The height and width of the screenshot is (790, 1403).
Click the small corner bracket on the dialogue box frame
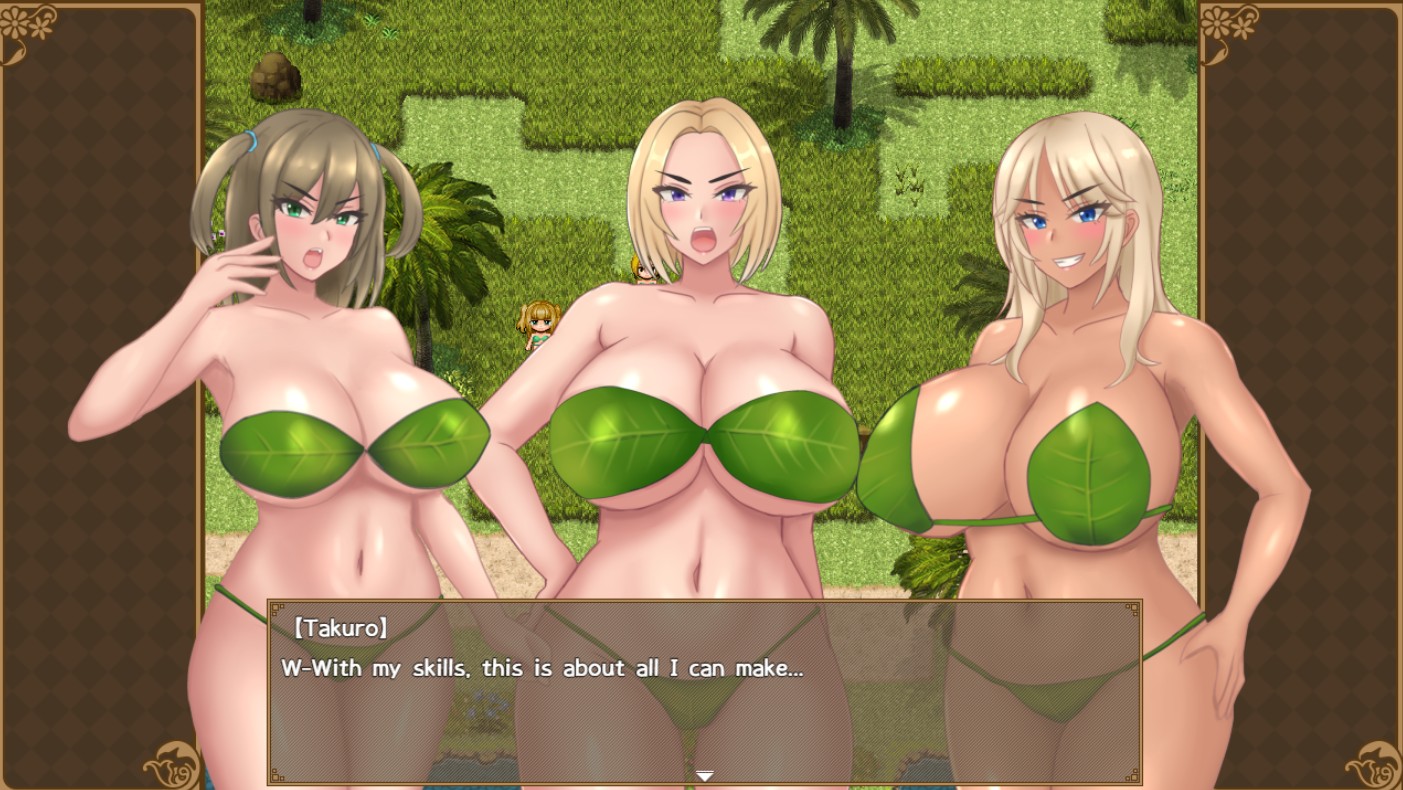[x=277, y=608]
